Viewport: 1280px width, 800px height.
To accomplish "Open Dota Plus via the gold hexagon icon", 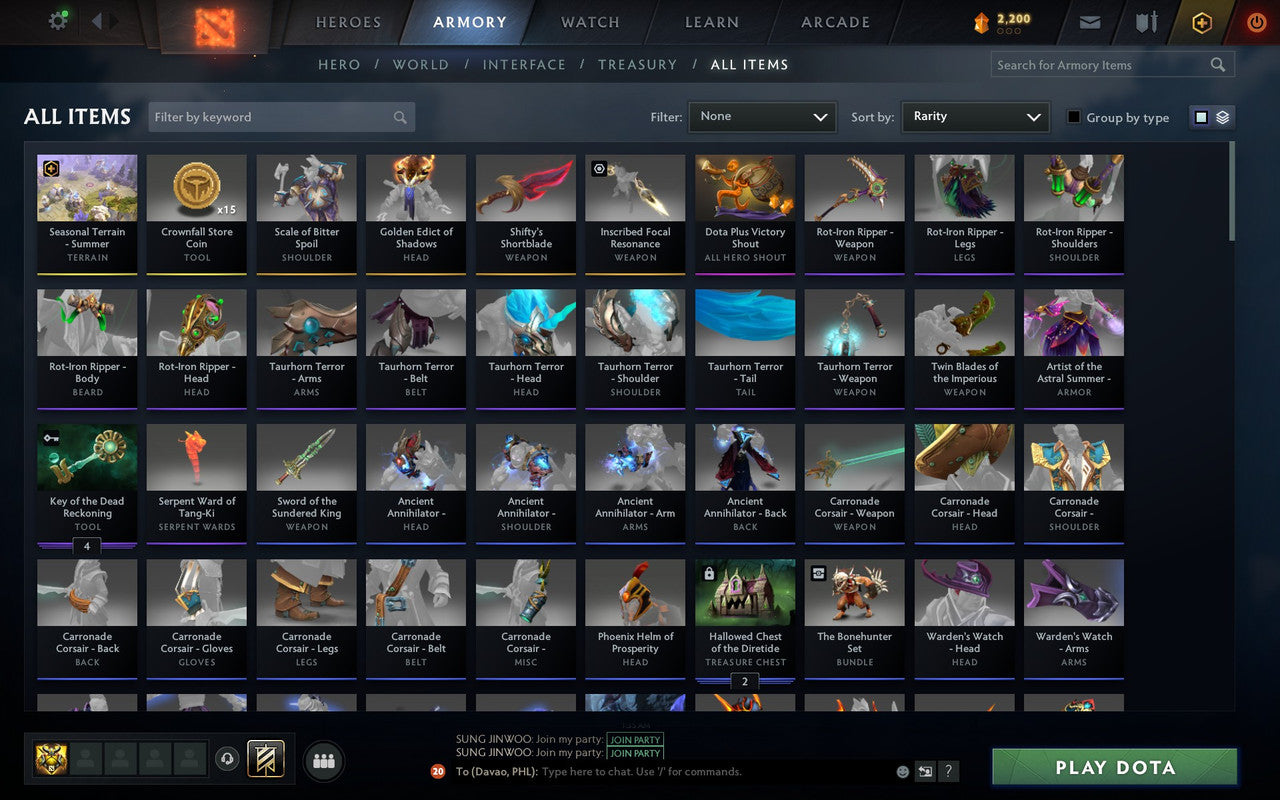I will (1201, 22).
